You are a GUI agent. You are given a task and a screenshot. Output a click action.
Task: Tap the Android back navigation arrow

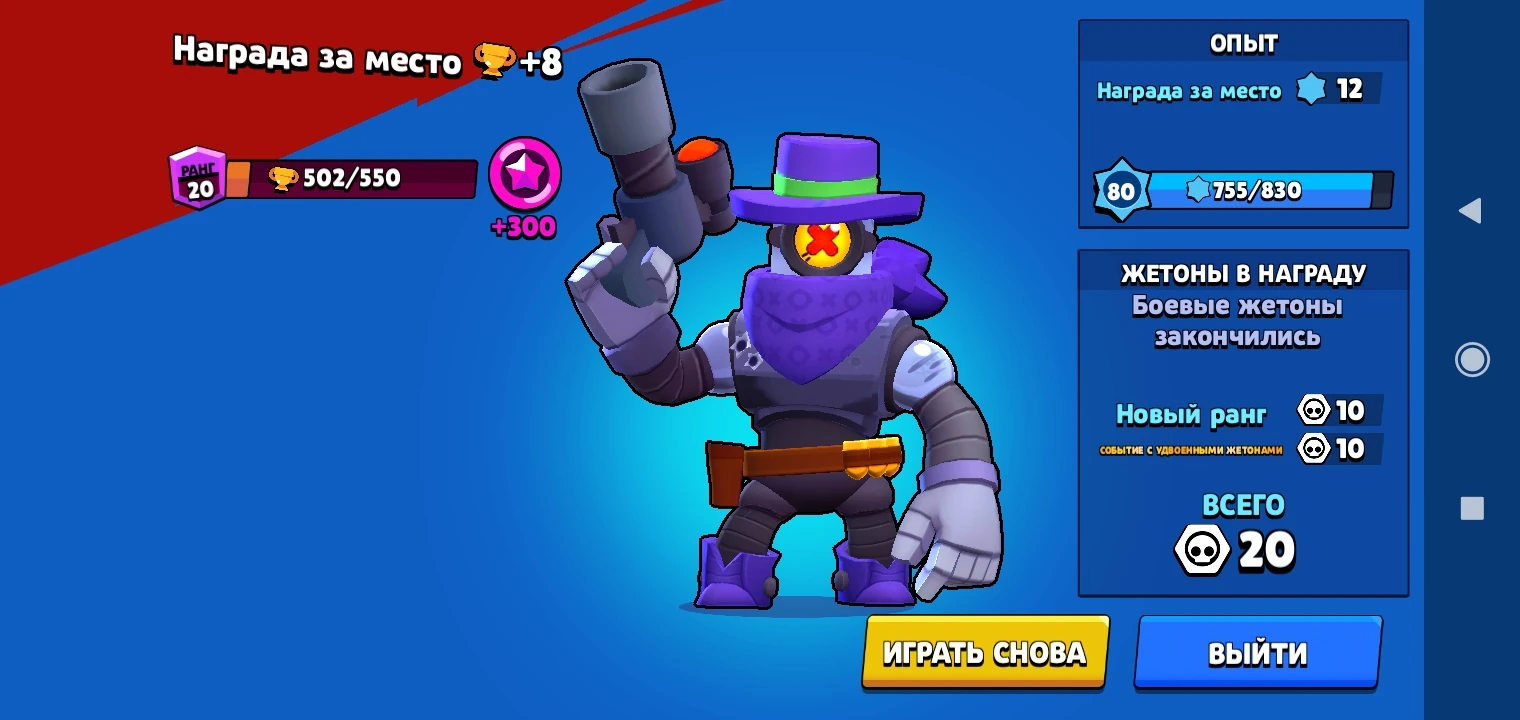(1473, 211)
